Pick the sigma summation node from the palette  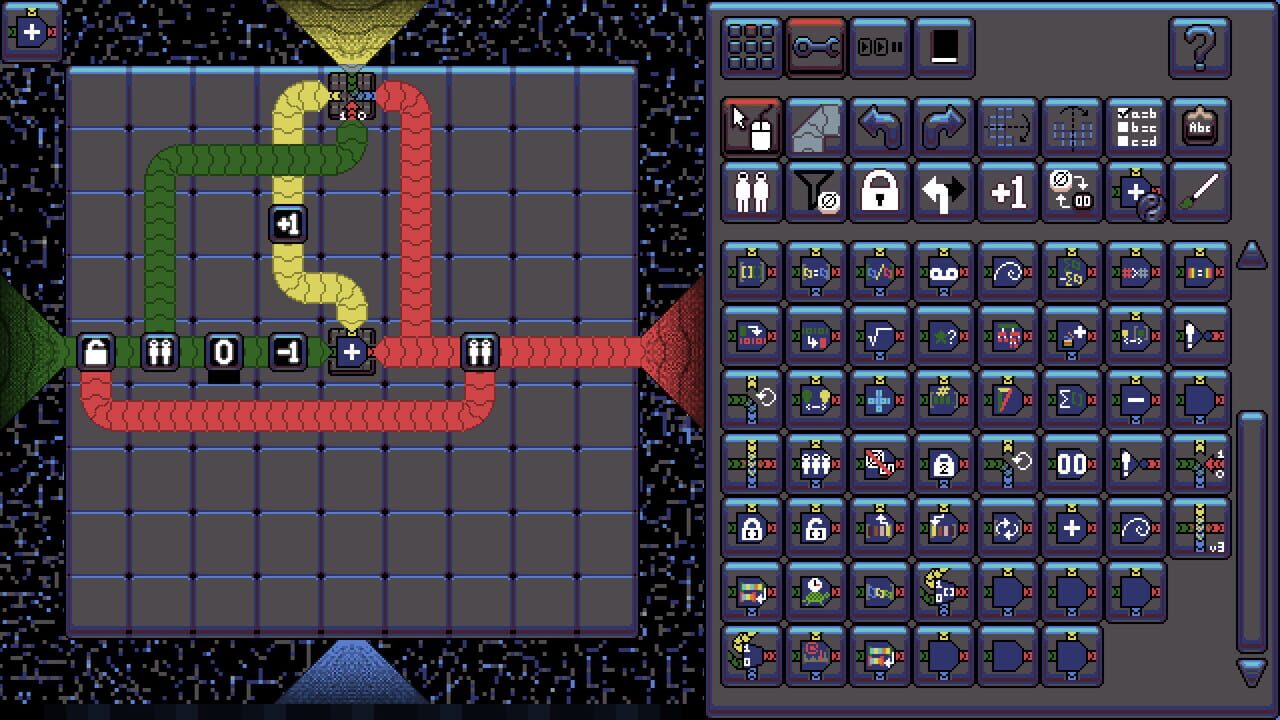point(1071,398)
